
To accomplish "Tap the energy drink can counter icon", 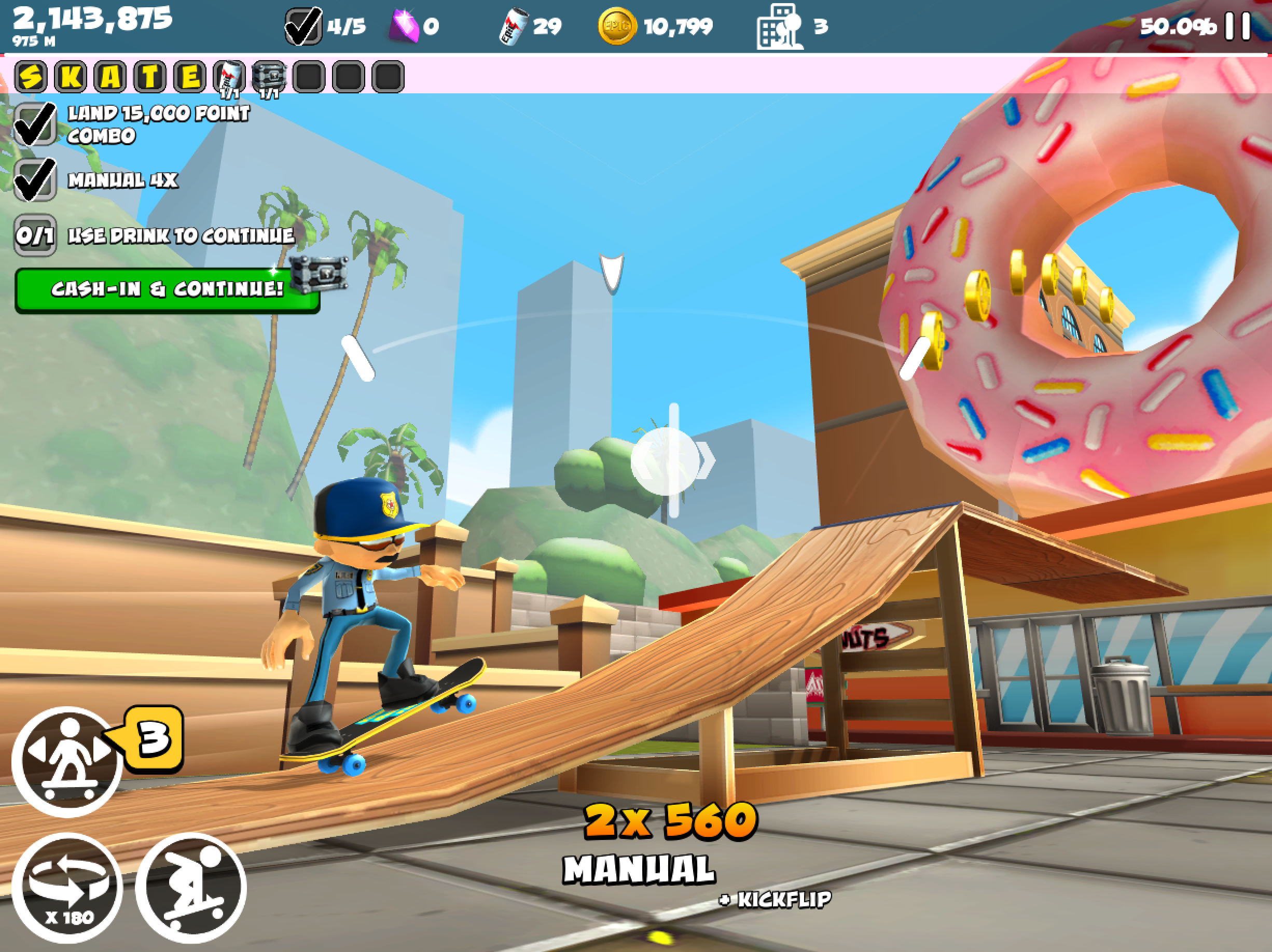I will [513, 26].
